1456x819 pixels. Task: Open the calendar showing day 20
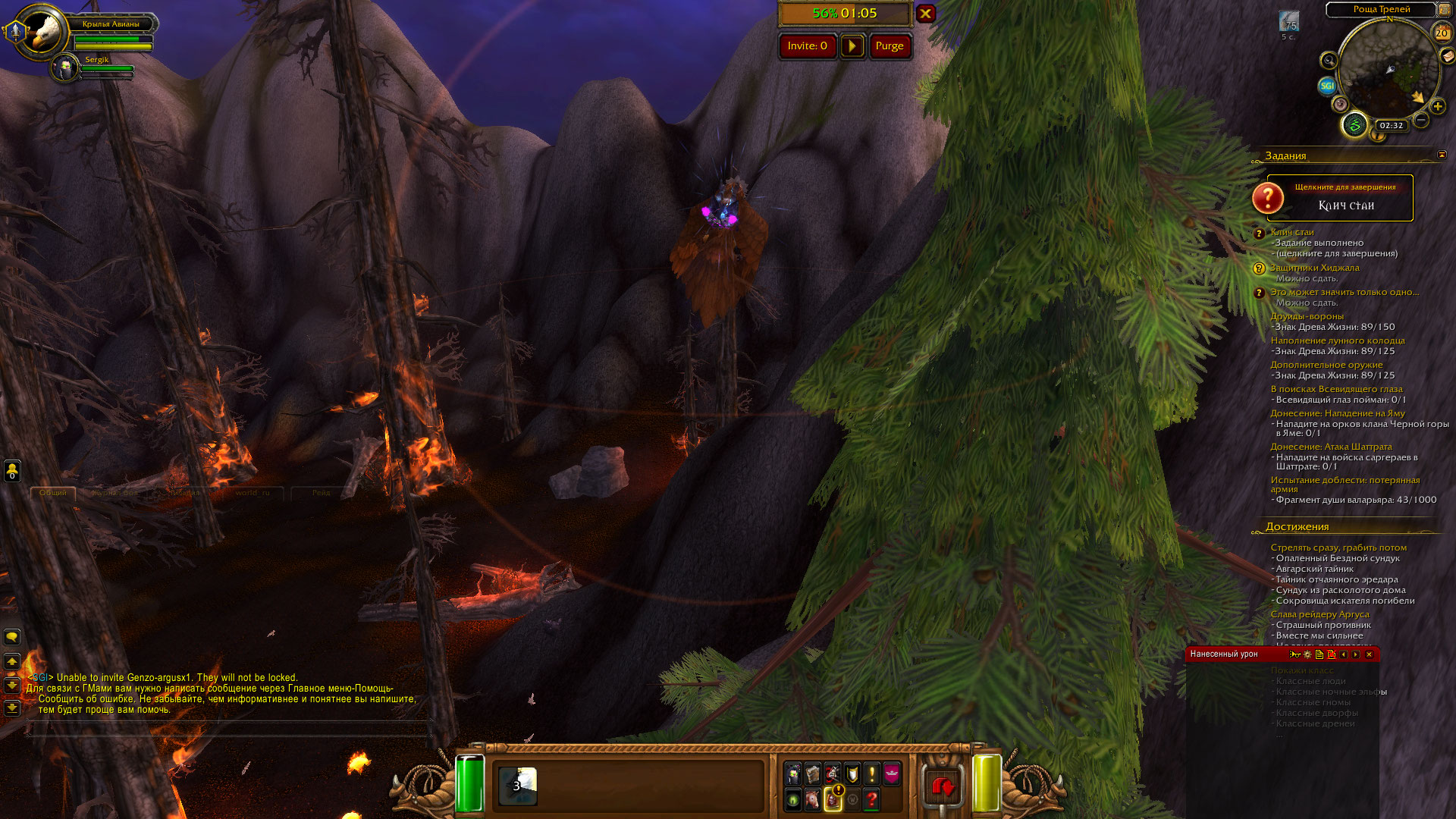tap(1442, 33)
